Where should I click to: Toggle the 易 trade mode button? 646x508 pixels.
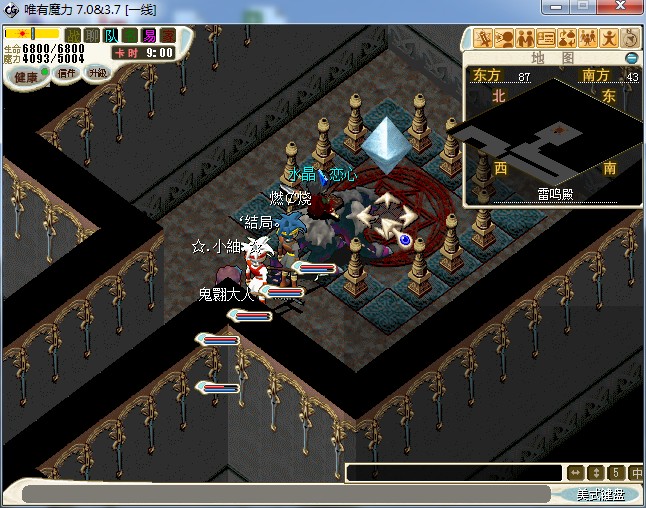[x=149, y=36]
